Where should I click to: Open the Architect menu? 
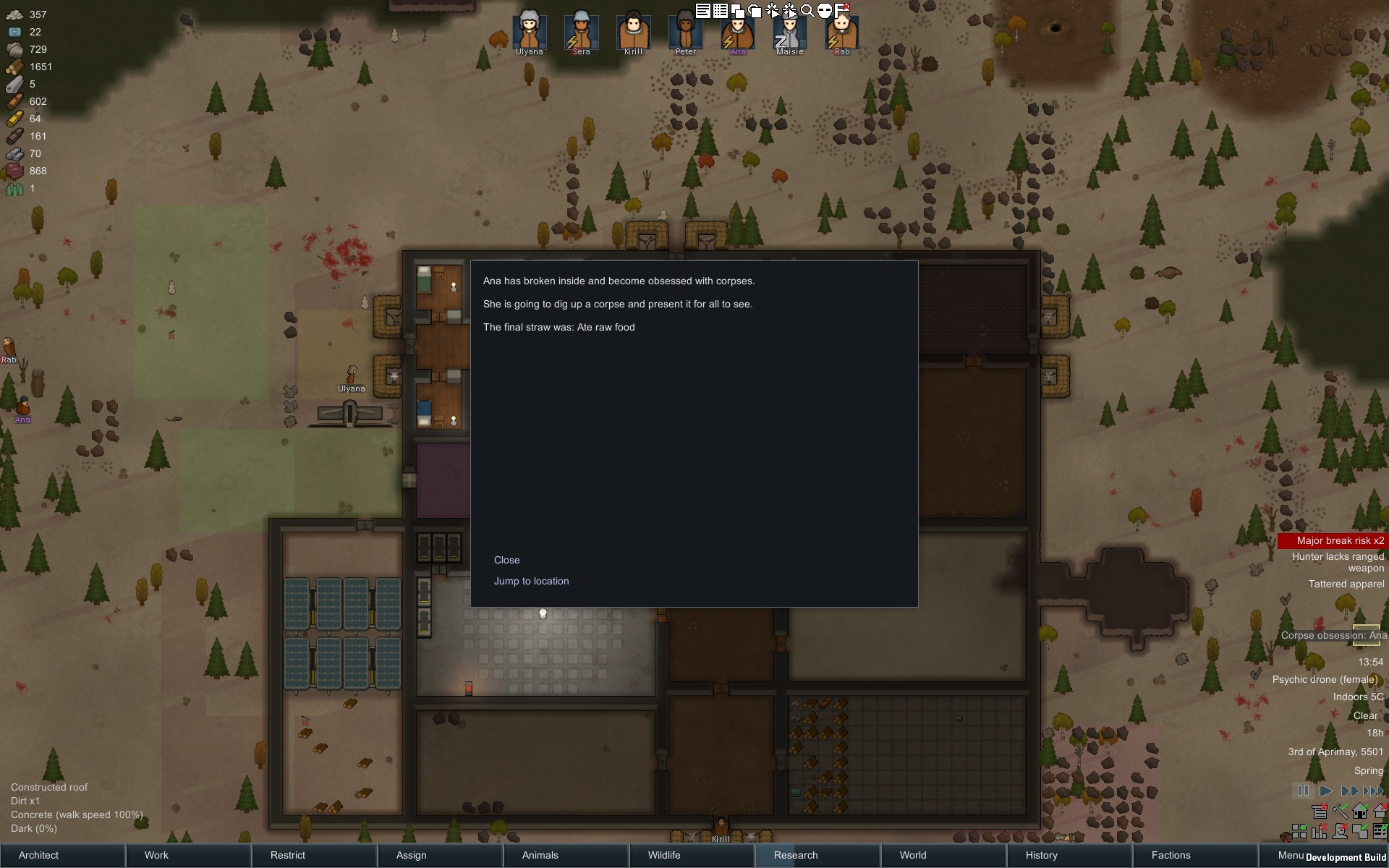[40, 855]
